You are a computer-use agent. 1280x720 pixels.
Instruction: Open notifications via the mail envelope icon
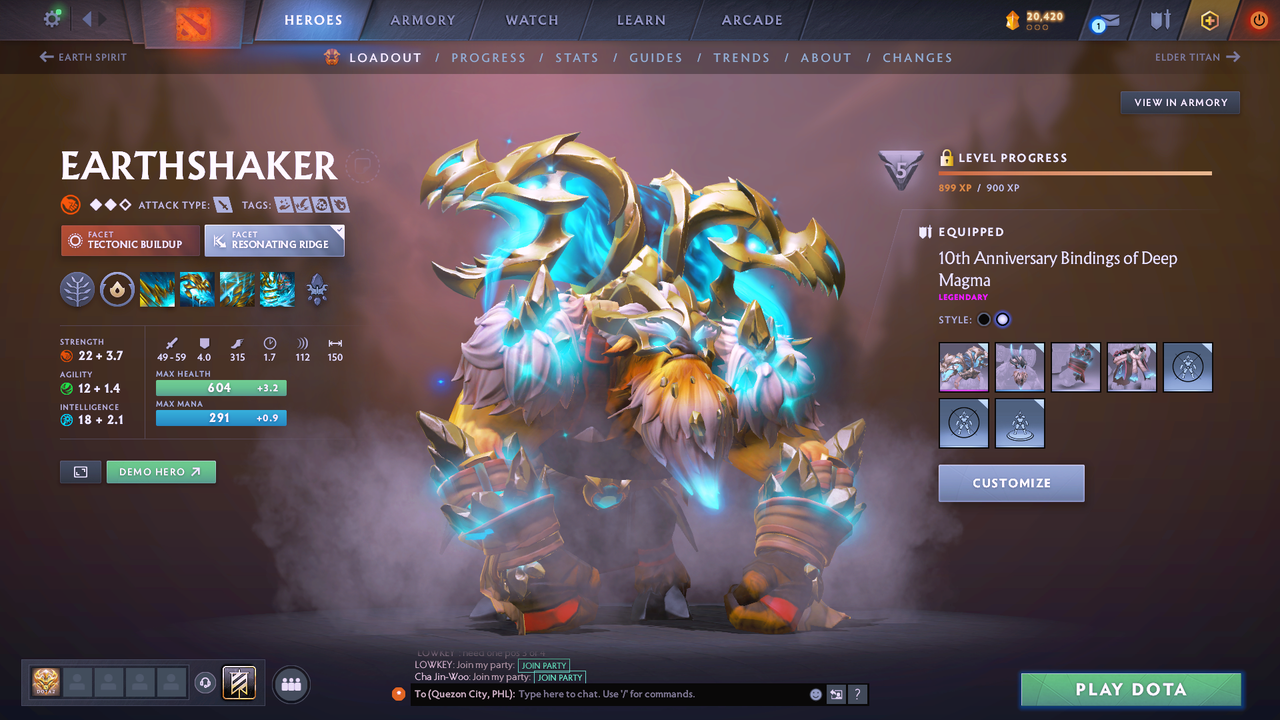click(1110, 20)
